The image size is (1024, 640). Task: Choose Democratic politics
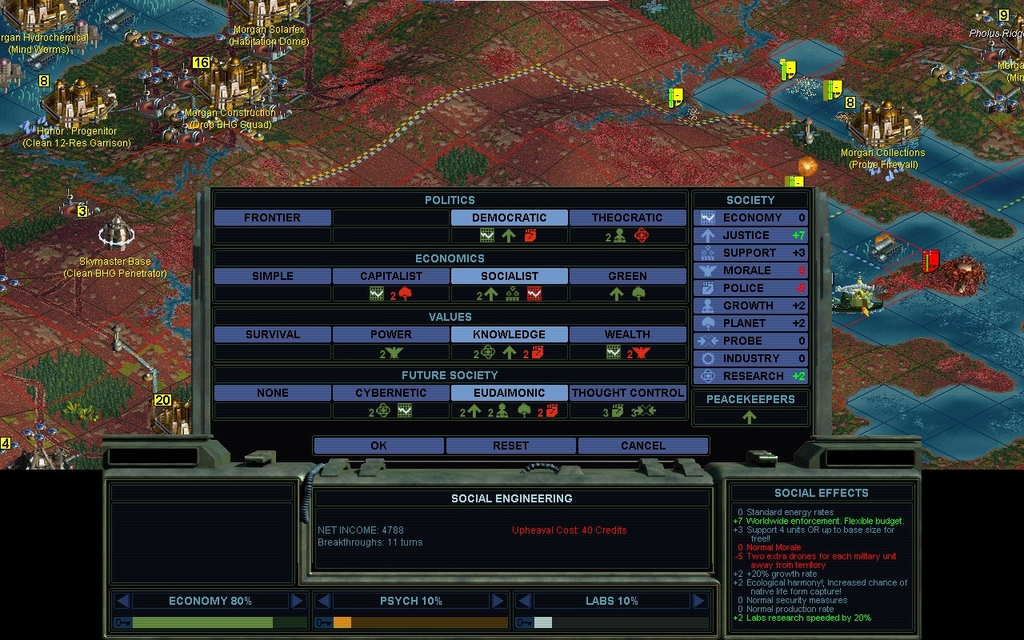tap(509, 217)
